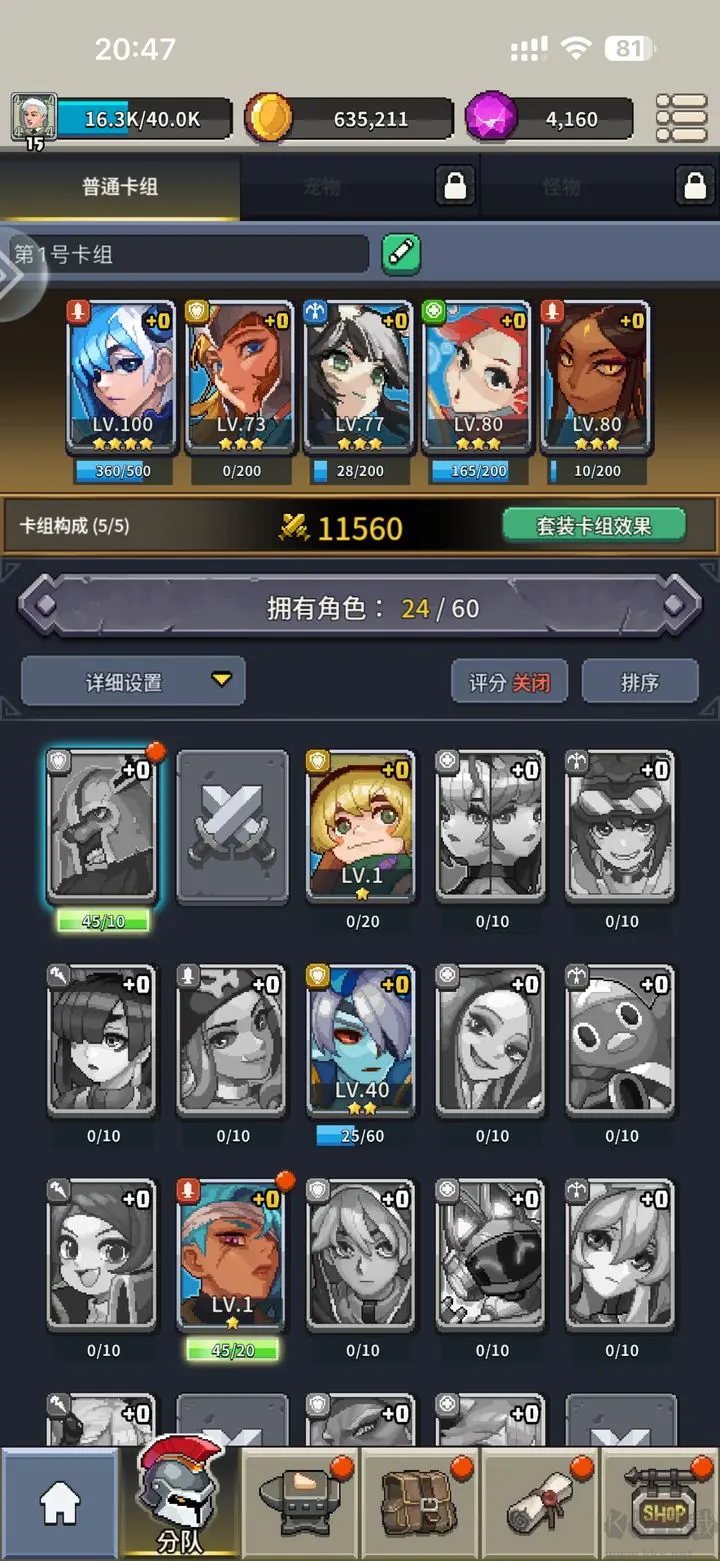Screen dimensions: 720x1561
Task: Choose the helmeted knight card with 45/10
Action: [102, 826]
